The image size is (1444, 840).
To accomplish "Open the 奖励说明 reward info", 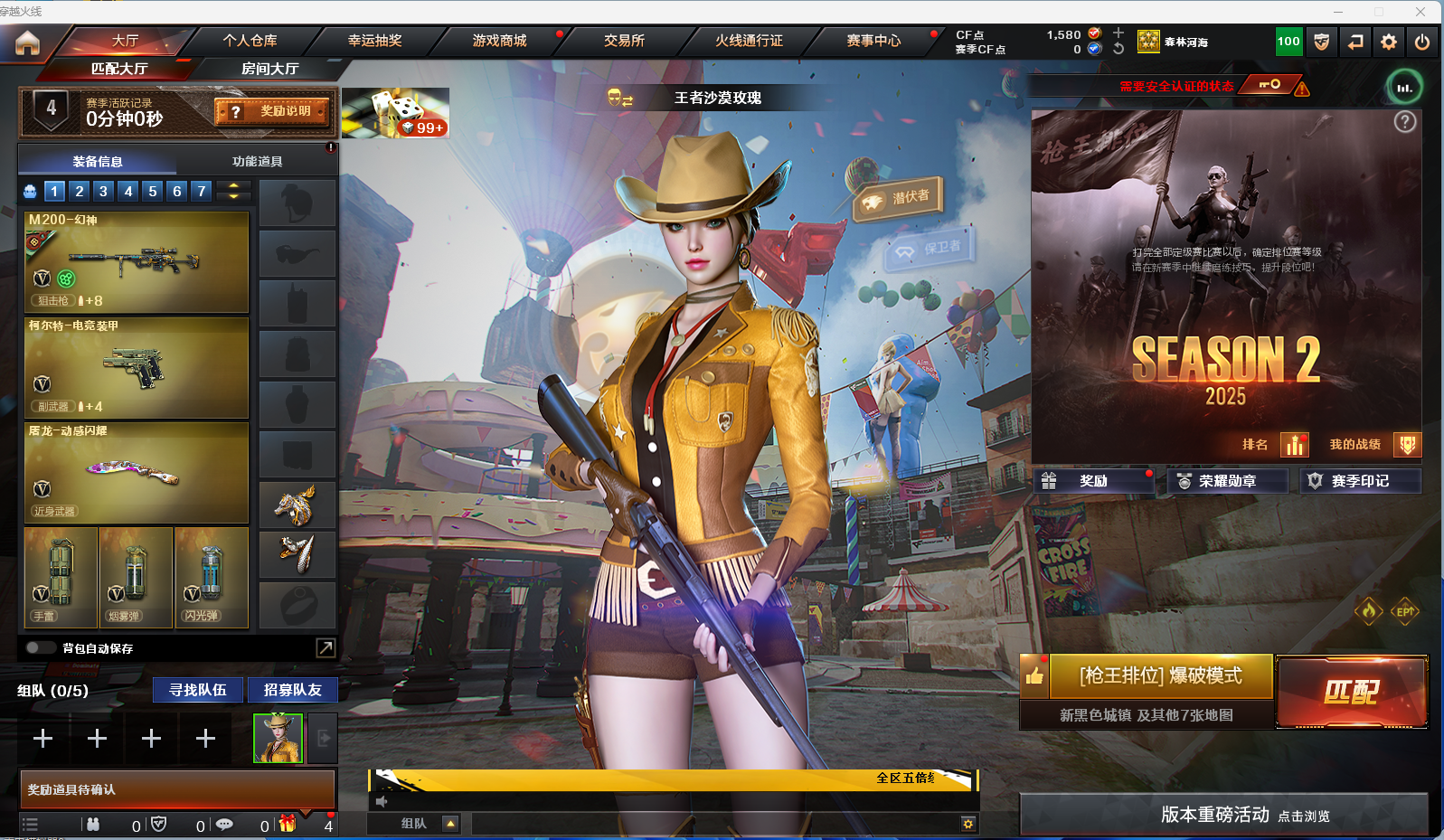I will click(272, 111).
